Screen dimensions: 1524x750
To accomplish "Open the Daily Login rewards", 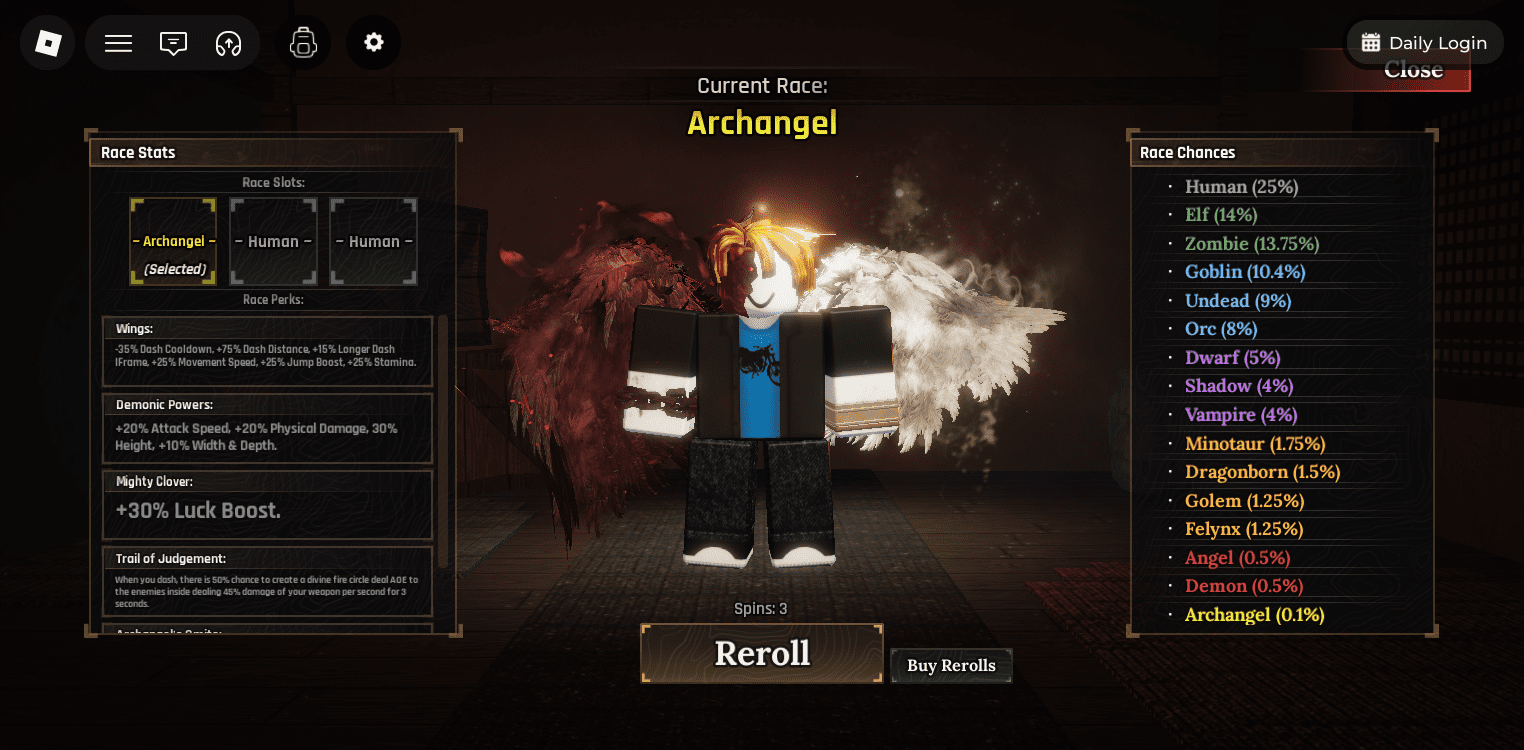I will [1425, 43].
